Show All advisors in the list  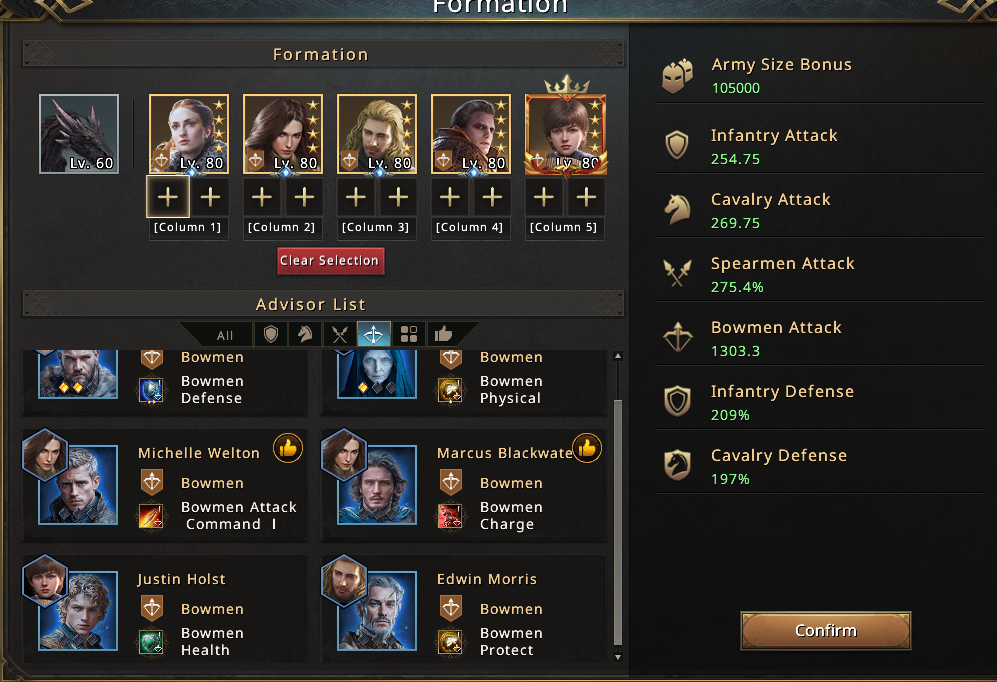(x=225, y=335)
